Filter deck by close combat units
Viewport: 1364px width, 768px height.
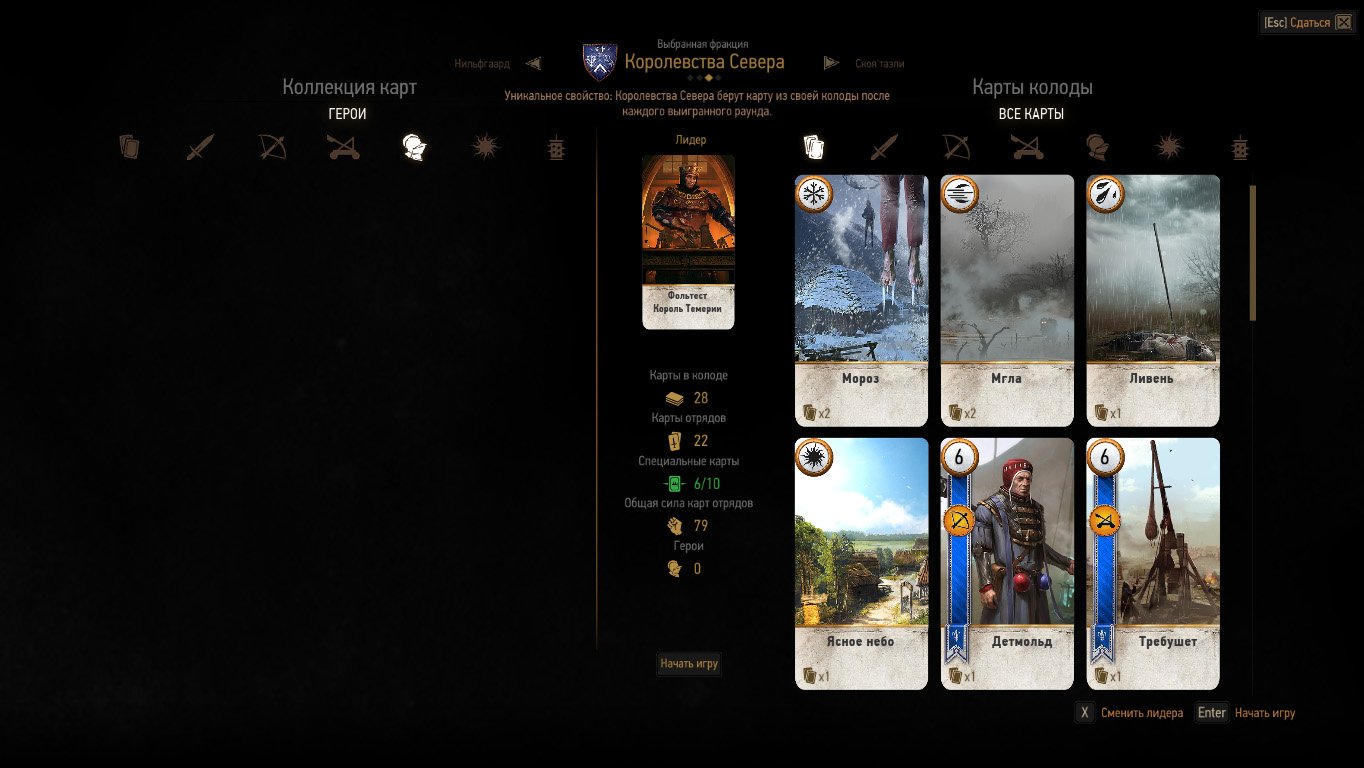885,146
